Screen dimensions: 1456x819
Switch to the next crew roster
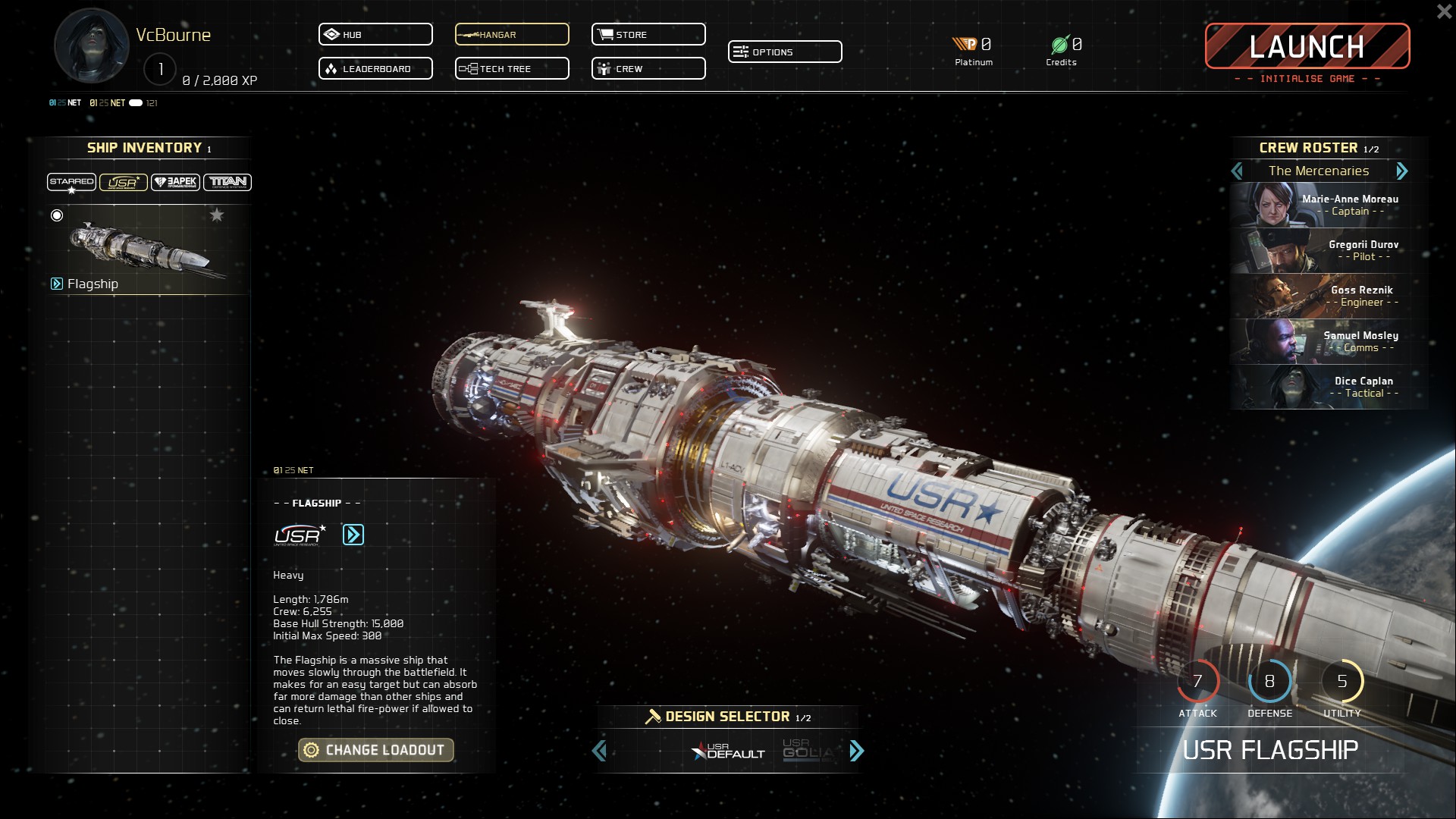click(x=1401, y=171)
